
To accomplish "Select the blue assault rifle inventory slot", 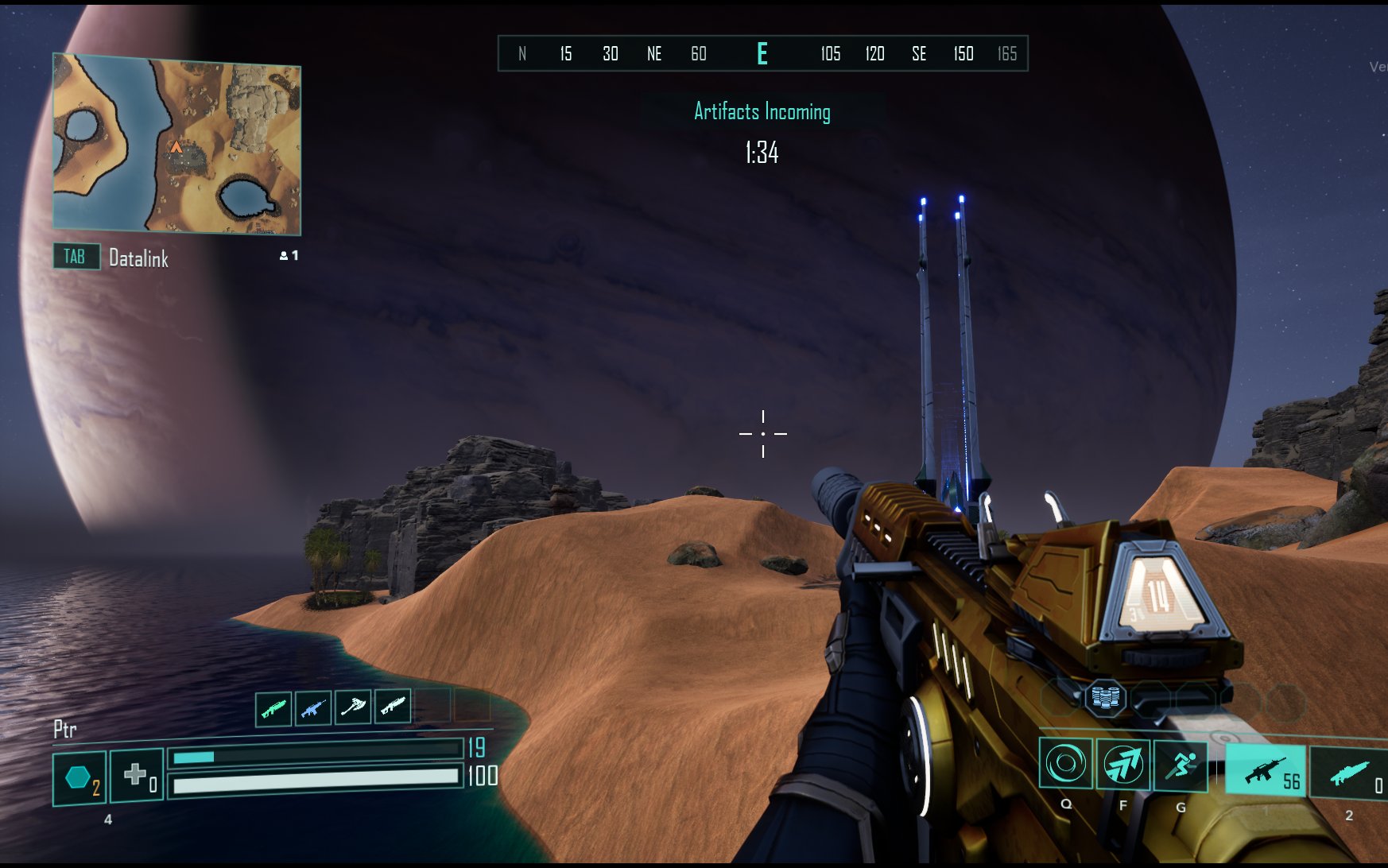I will [313, 707].
